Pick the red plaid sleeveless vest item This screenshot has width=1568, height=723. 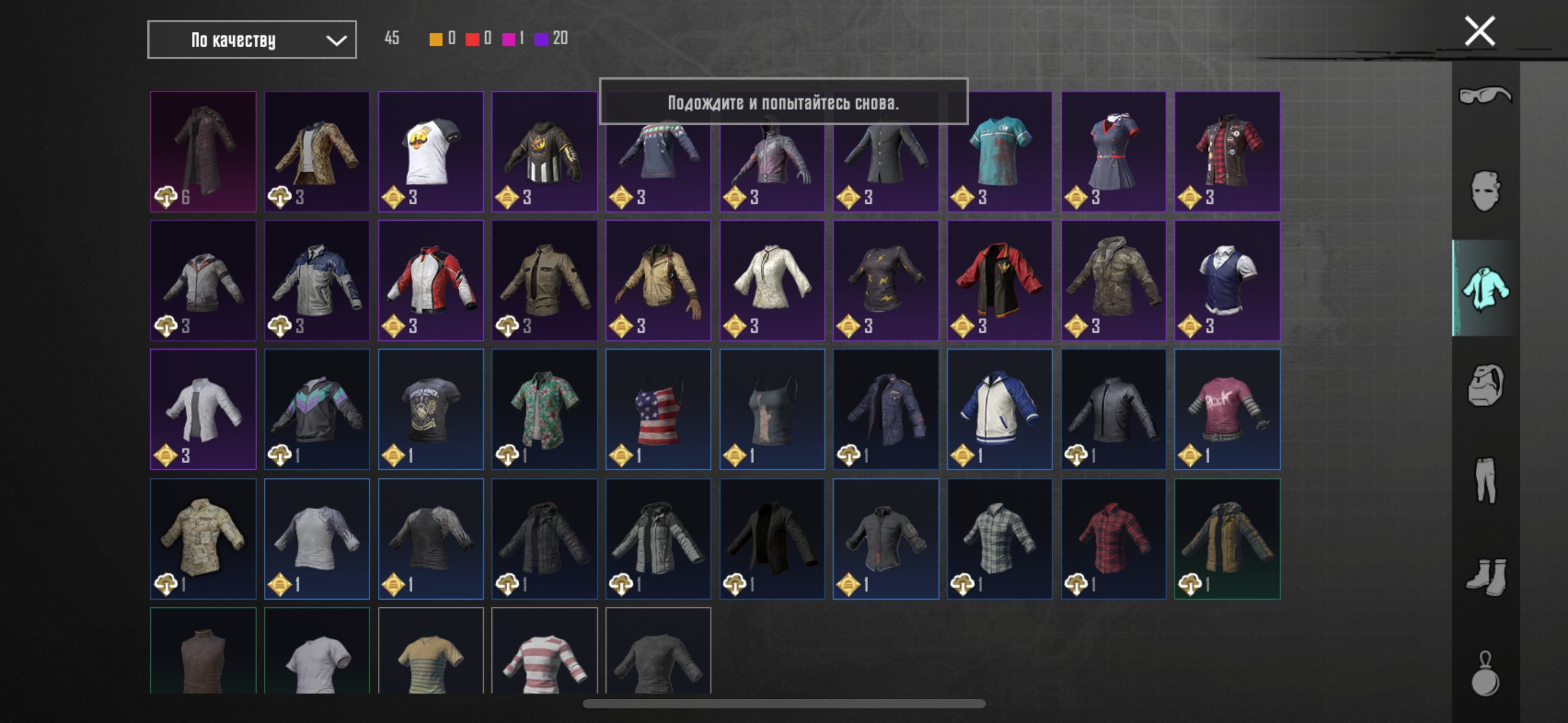point(1227,151)
